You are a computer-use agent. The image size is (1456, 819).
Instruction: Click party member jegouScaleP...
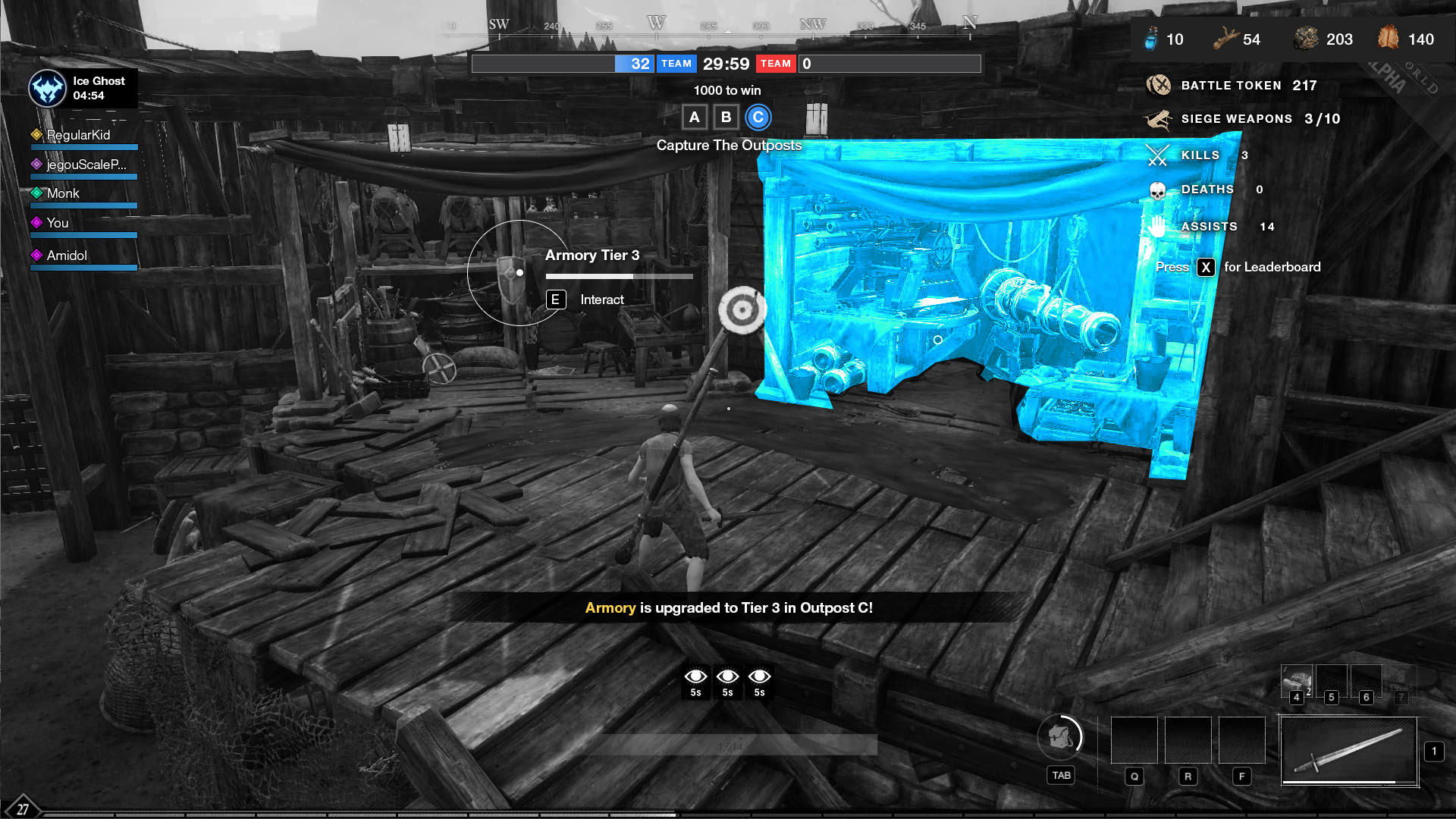[x=86, y=165]
